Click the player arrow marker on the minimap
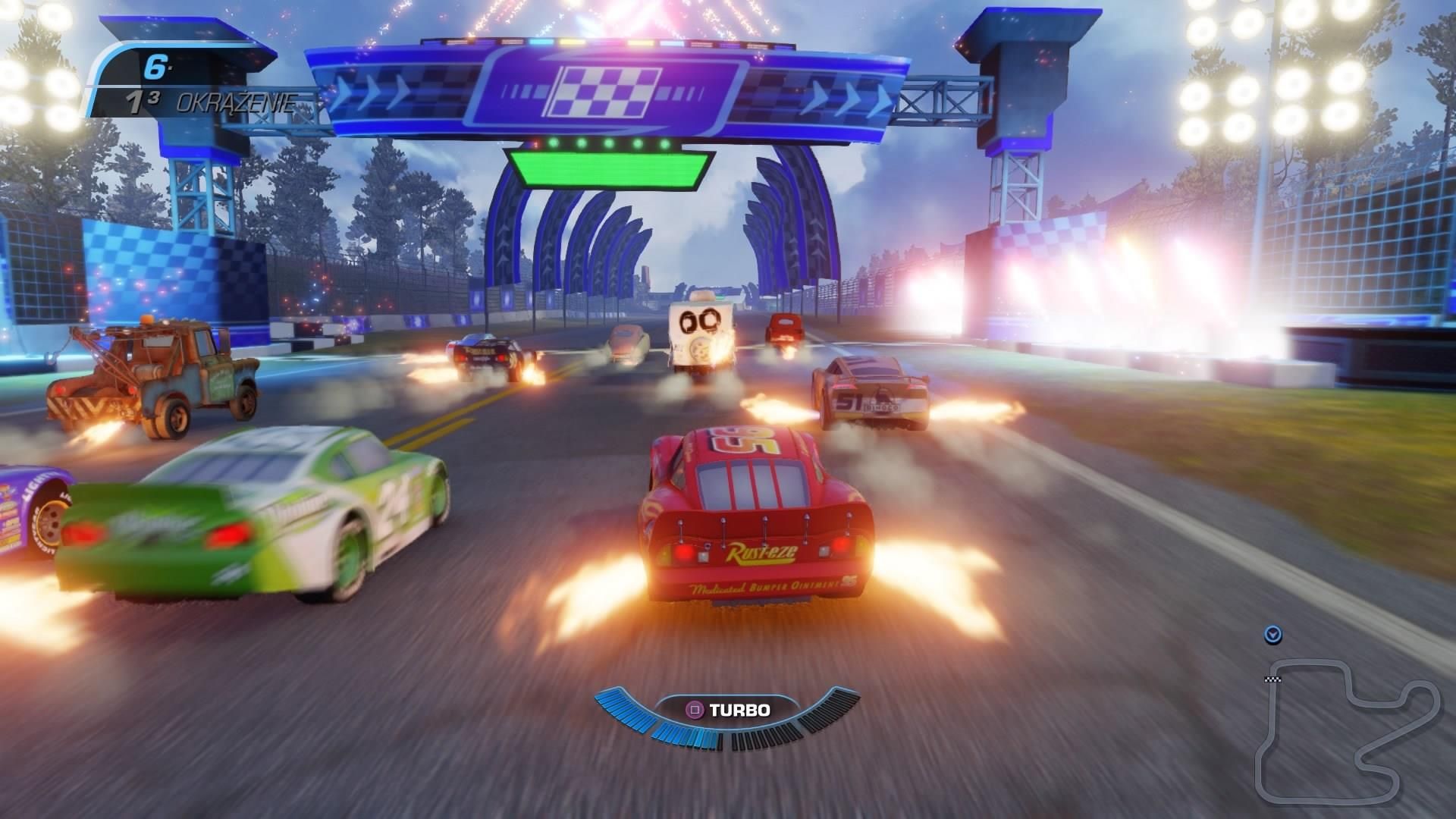 point(1274,635)
